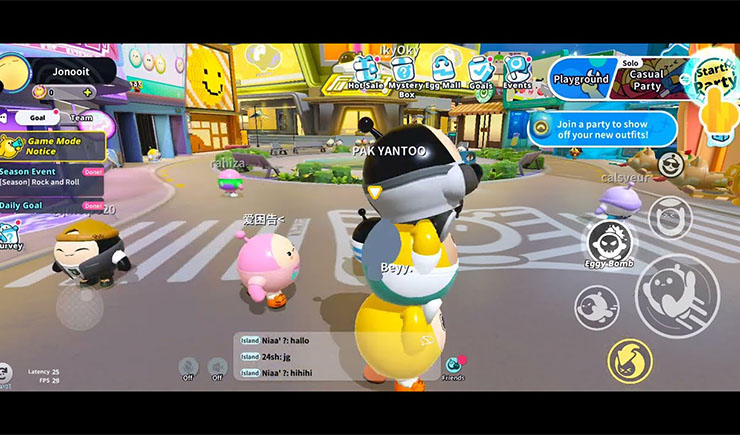
Task: Open the Island chat box
Action: tap(335, 356)
